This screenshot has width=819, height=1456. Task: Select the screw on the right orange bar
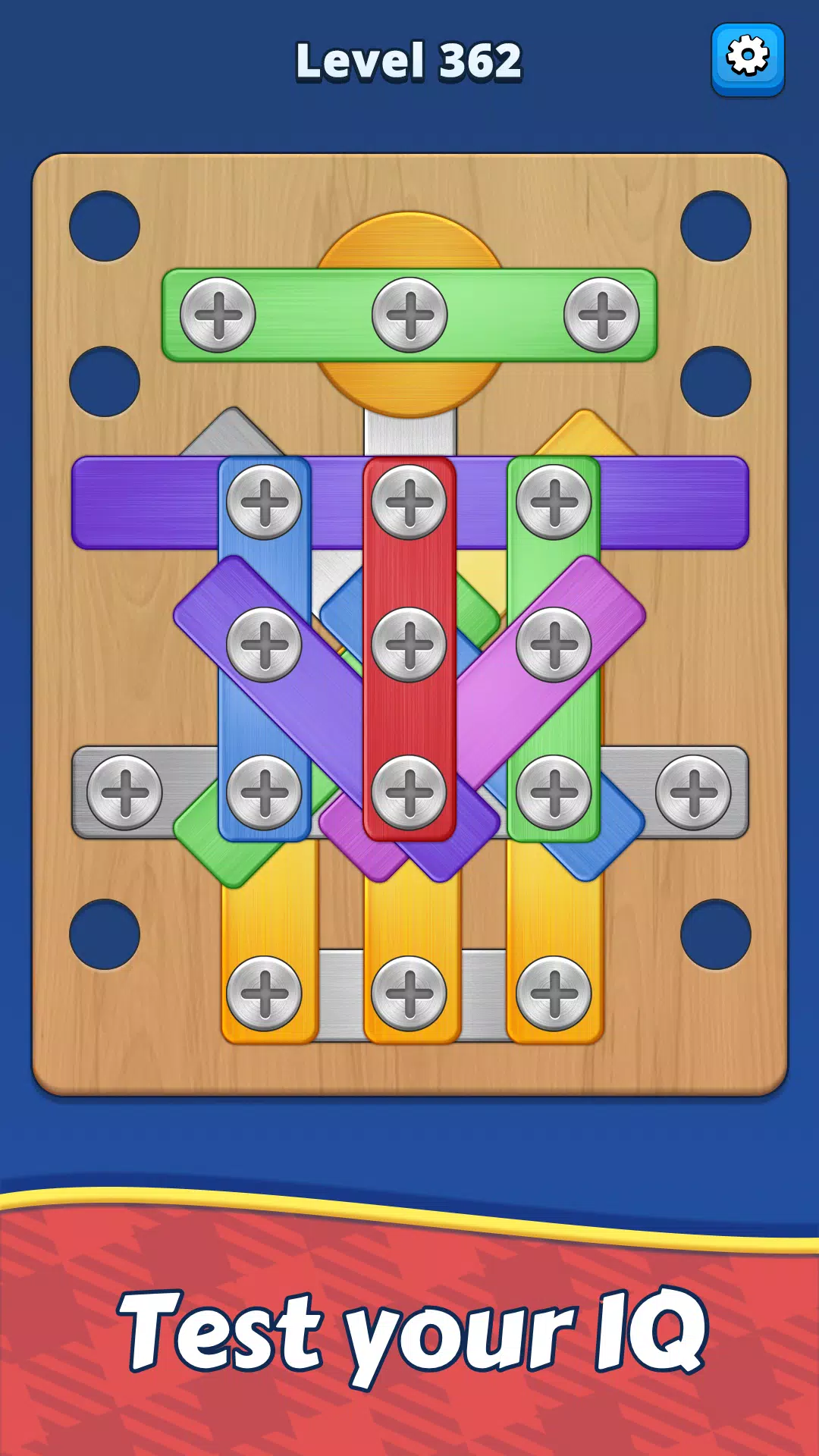tap(554, 993)
